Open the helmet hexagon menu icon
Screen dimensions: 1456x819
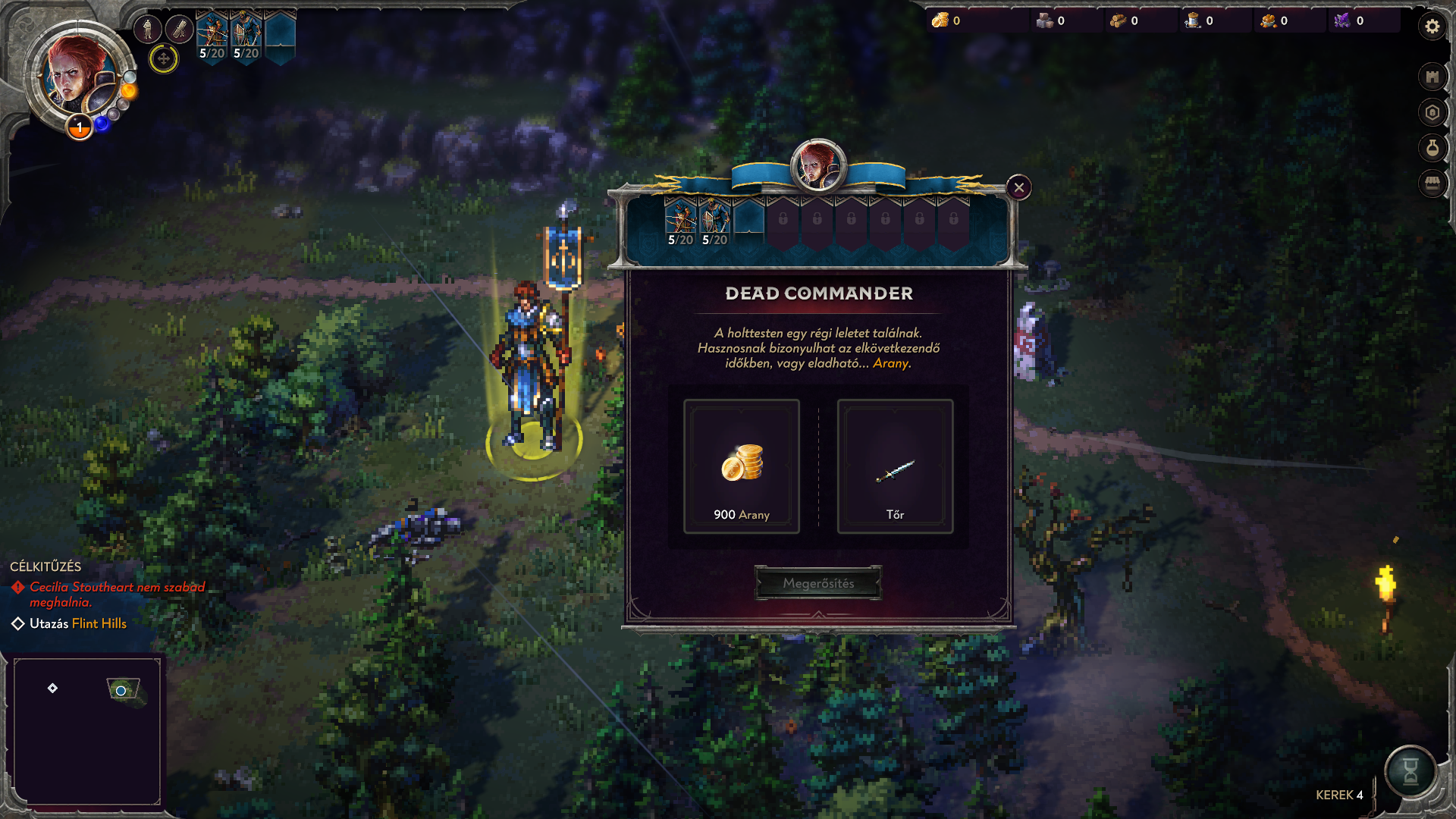coord(1432,113)
